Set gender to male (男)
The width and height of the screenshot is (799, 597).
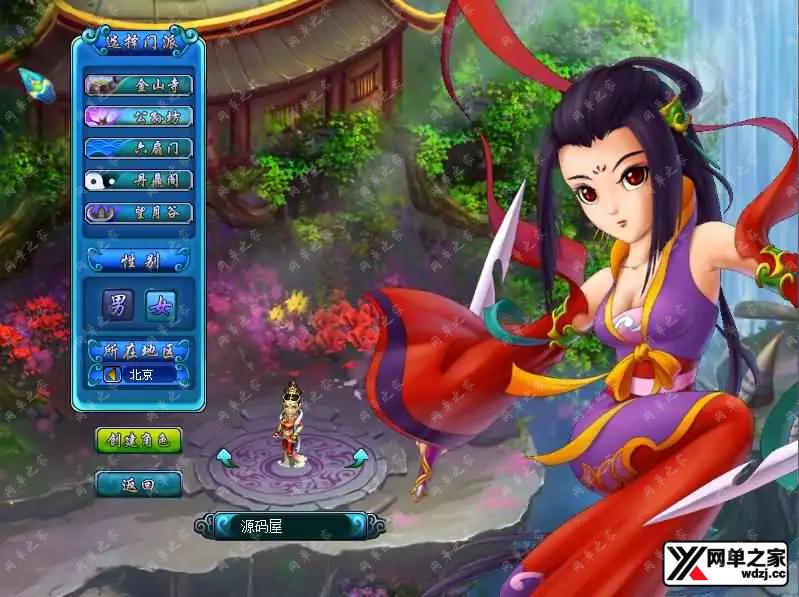[x=117, y=306]
